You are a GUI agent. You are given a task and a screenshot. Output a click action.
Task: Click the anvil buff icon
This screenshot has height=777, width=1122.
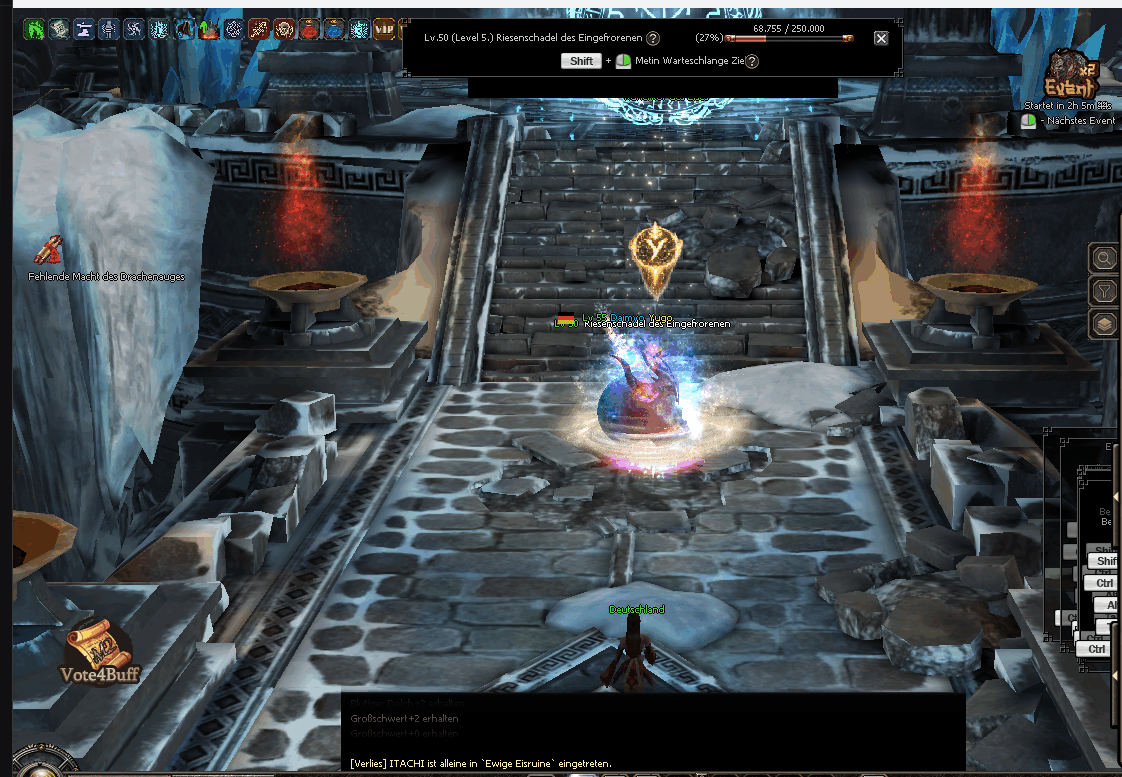[x=85, y=29]
